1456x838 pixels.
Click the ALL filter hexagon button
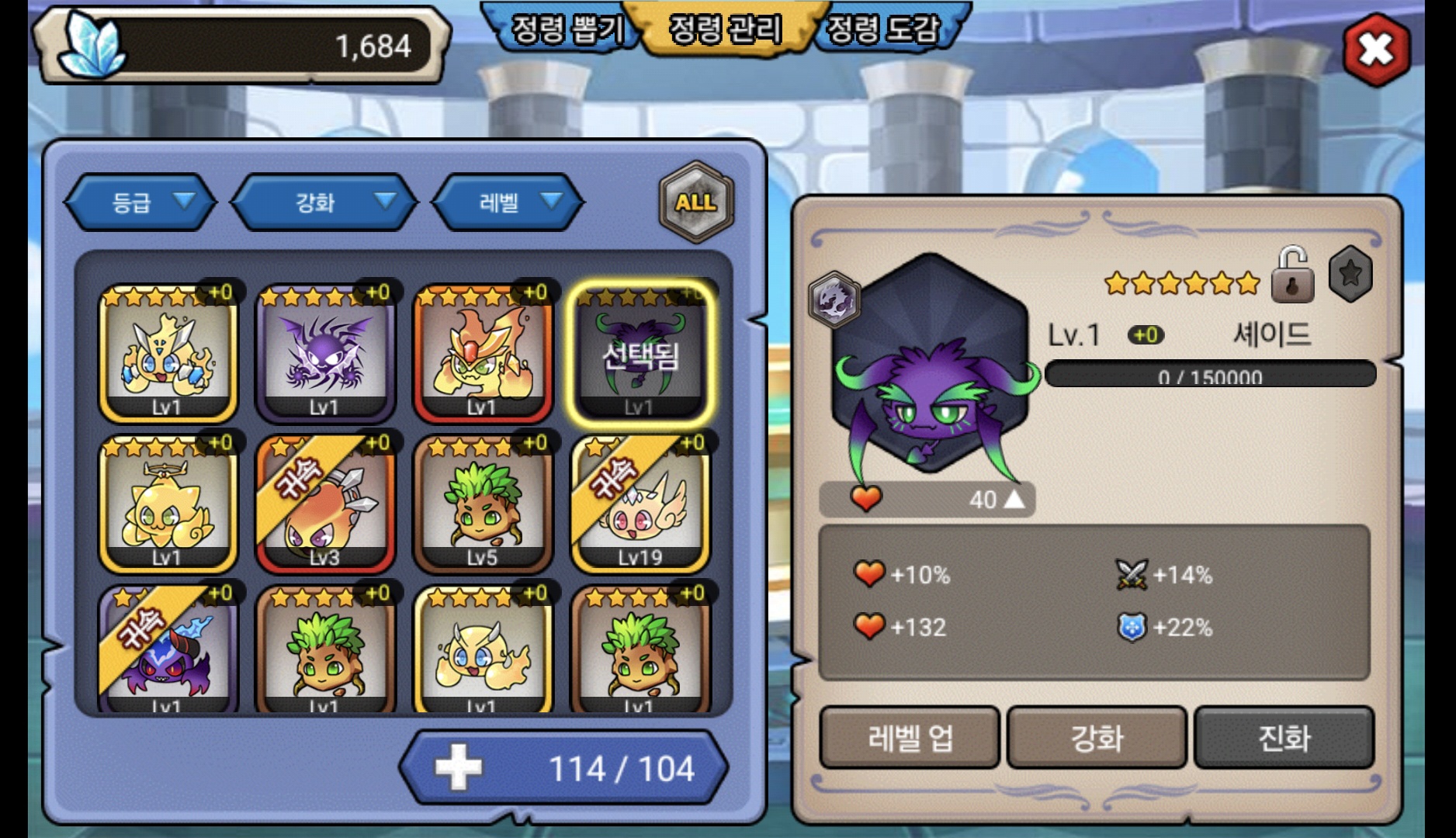point(695,203)
